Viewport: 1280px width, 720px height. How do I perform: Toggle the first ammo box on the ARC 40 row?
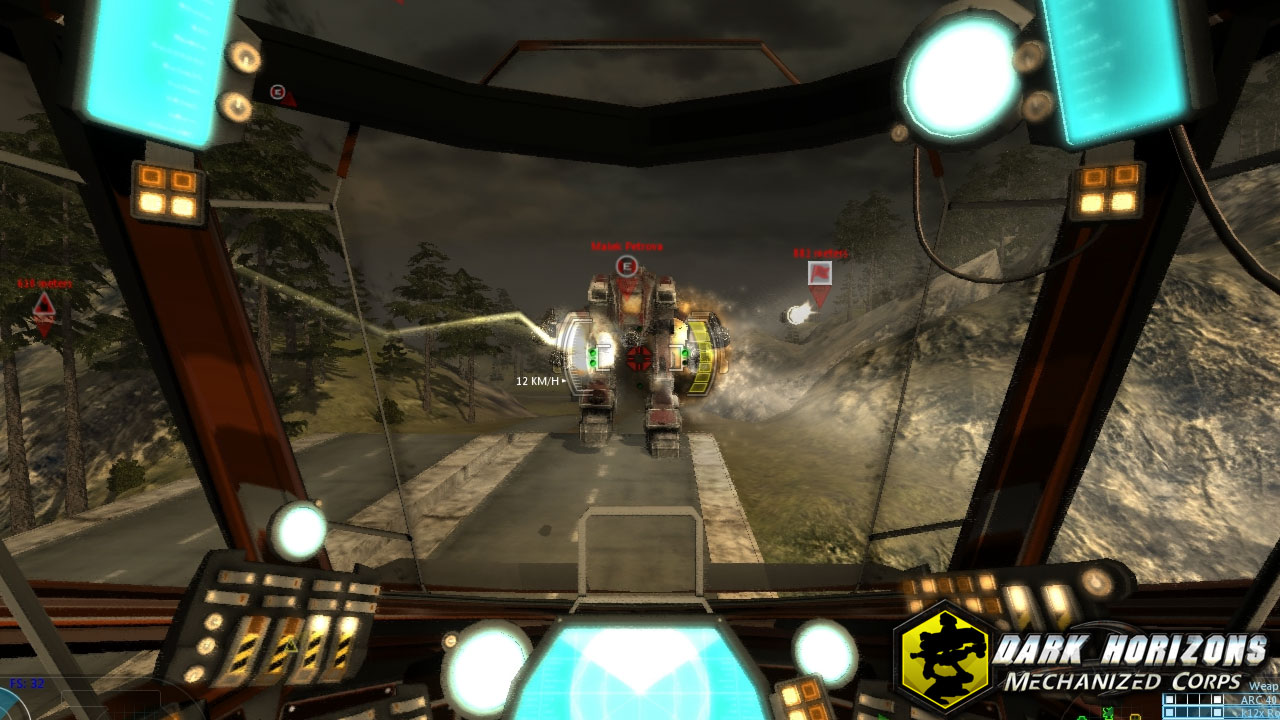1169,699
